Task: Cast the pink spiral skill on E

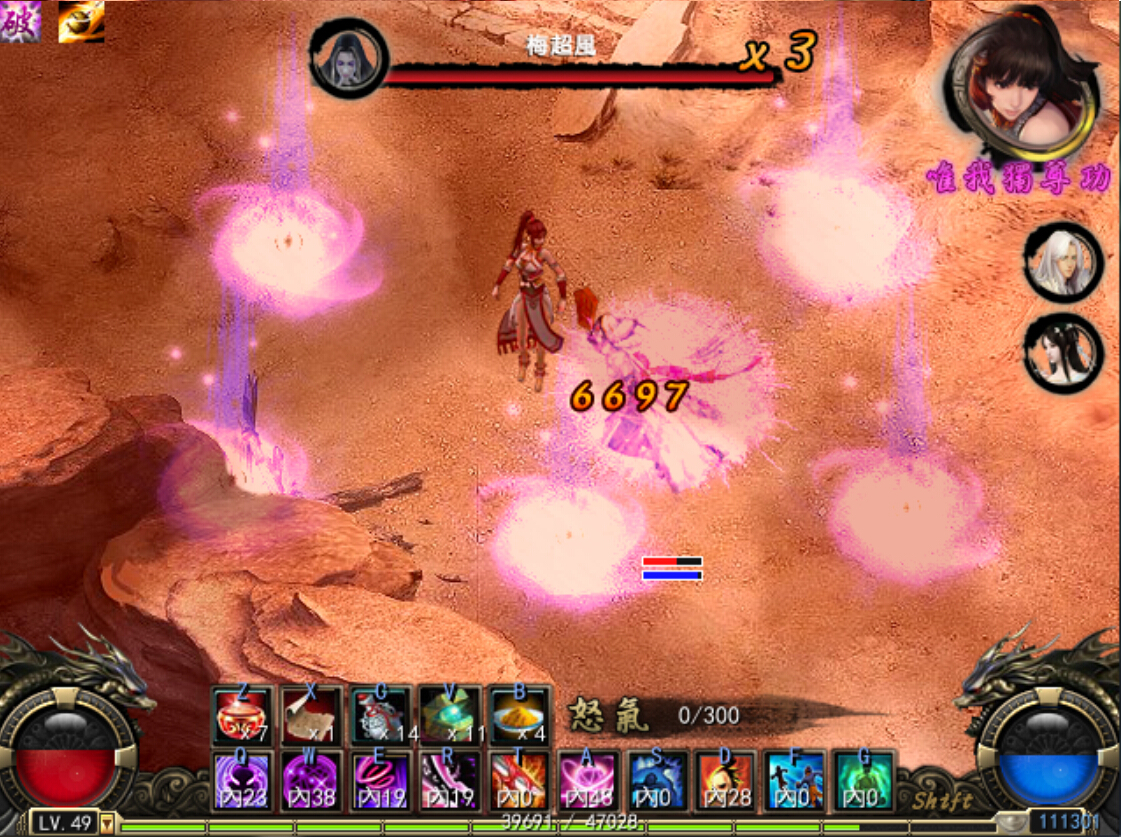Action: (x=380, y=781)
